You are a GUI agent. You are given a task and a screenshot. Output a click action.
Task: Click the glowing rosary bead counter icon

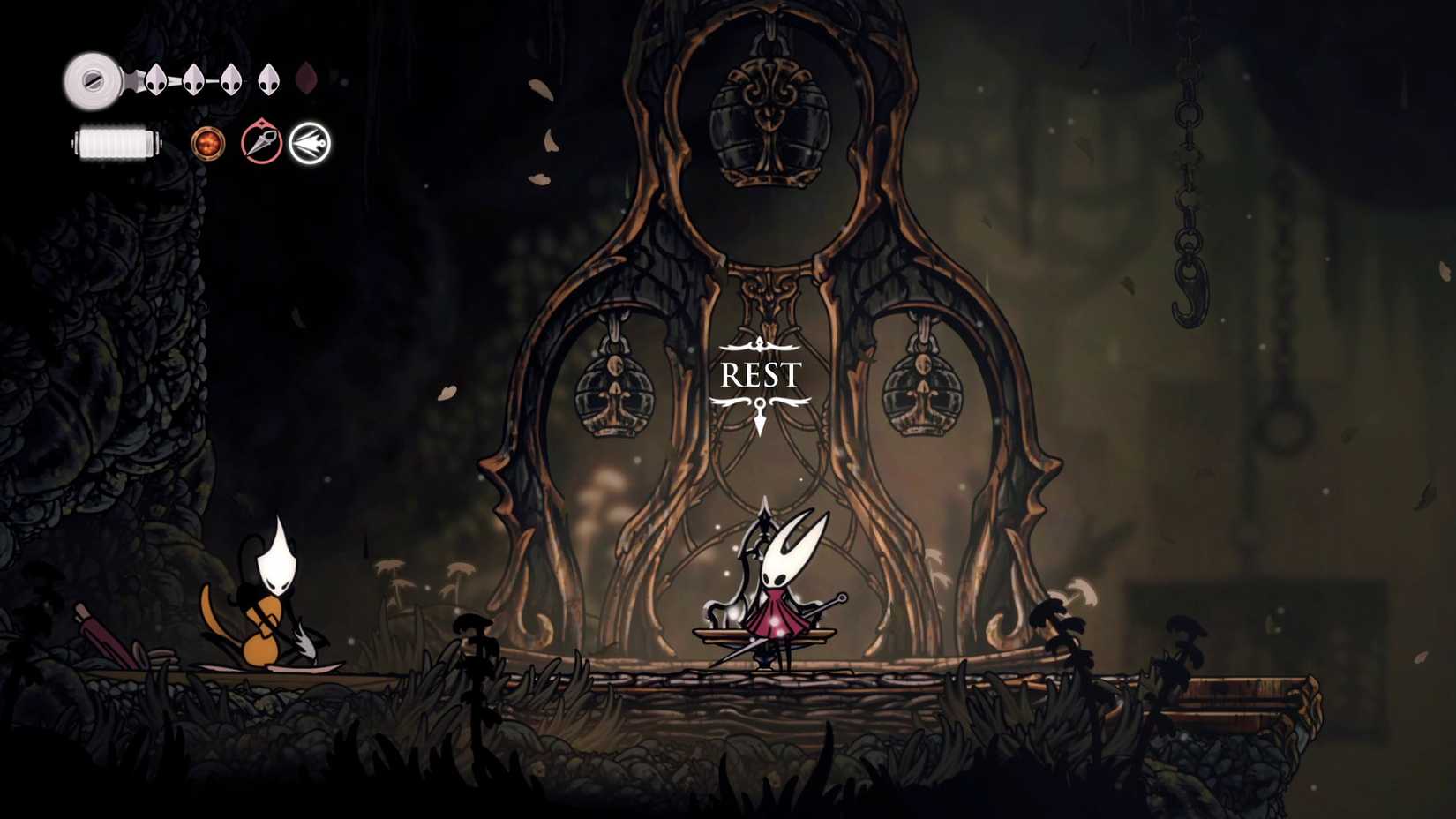[209, 144]
